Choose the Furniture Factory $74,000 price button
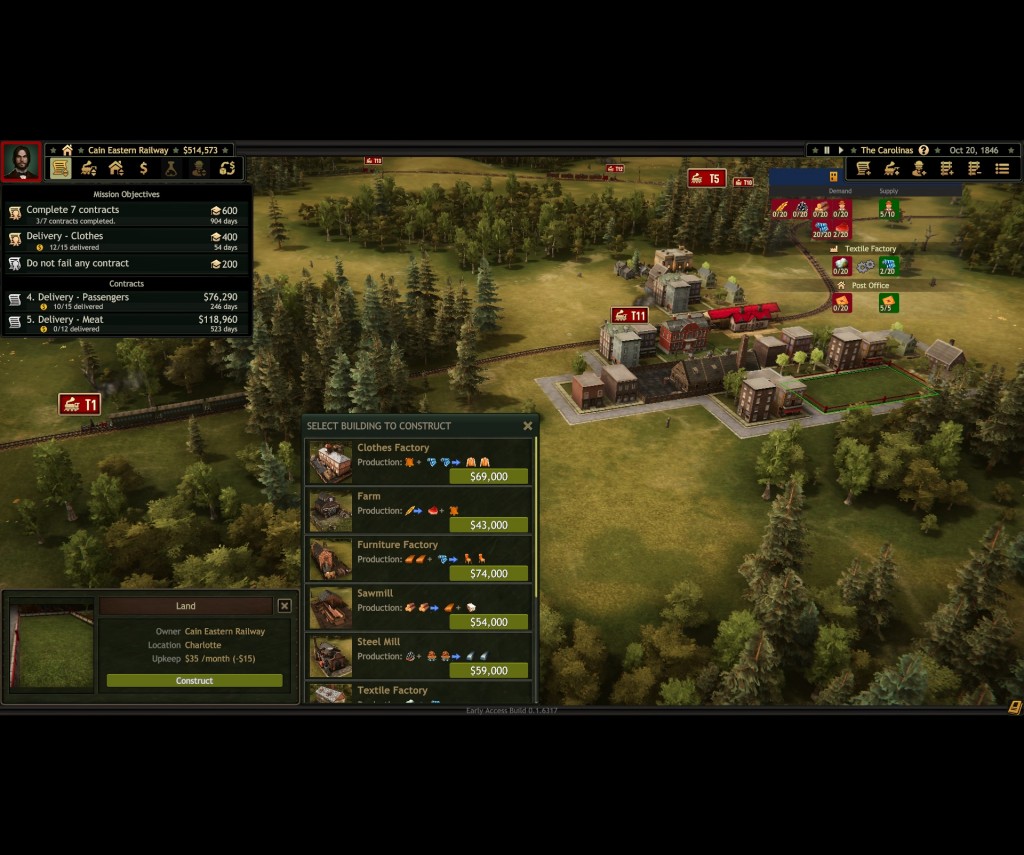This screenshot has width=1024, height=855. [489, 574]
